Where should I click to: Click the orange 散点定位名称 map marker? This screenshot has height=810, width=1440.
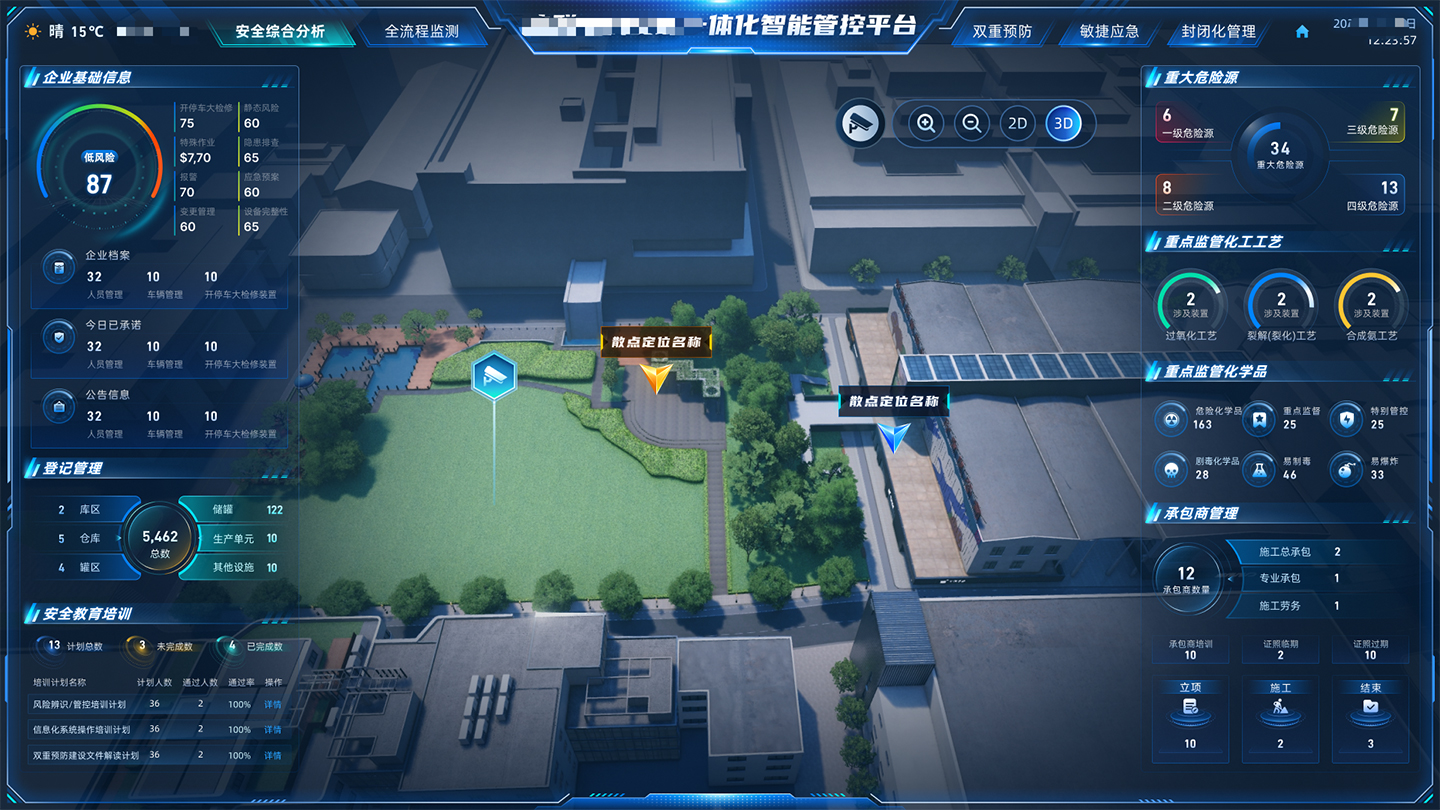pos(656,377)
